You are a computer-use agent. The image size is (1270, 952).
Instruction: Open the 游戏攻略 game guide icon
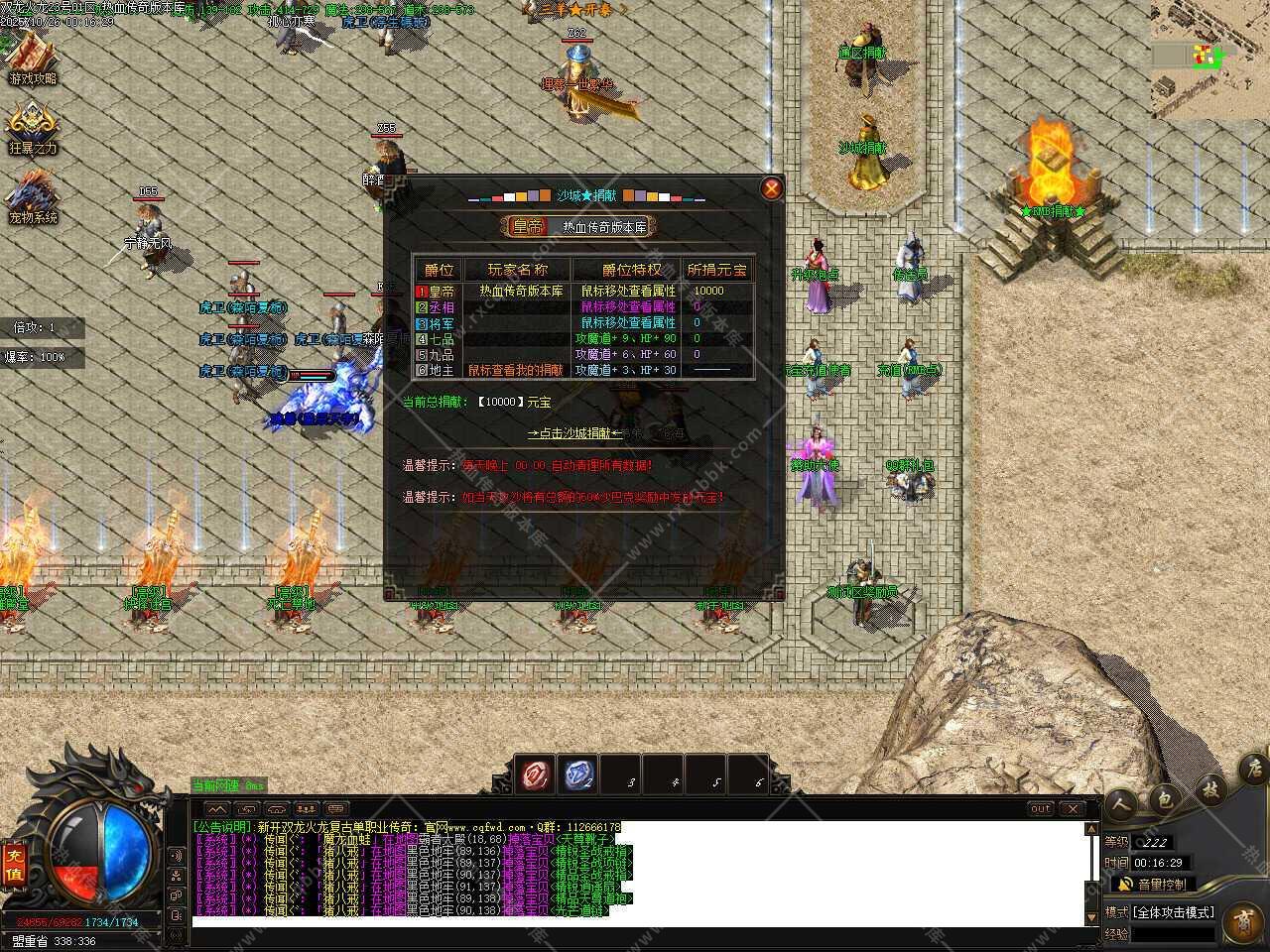point(33,58)
